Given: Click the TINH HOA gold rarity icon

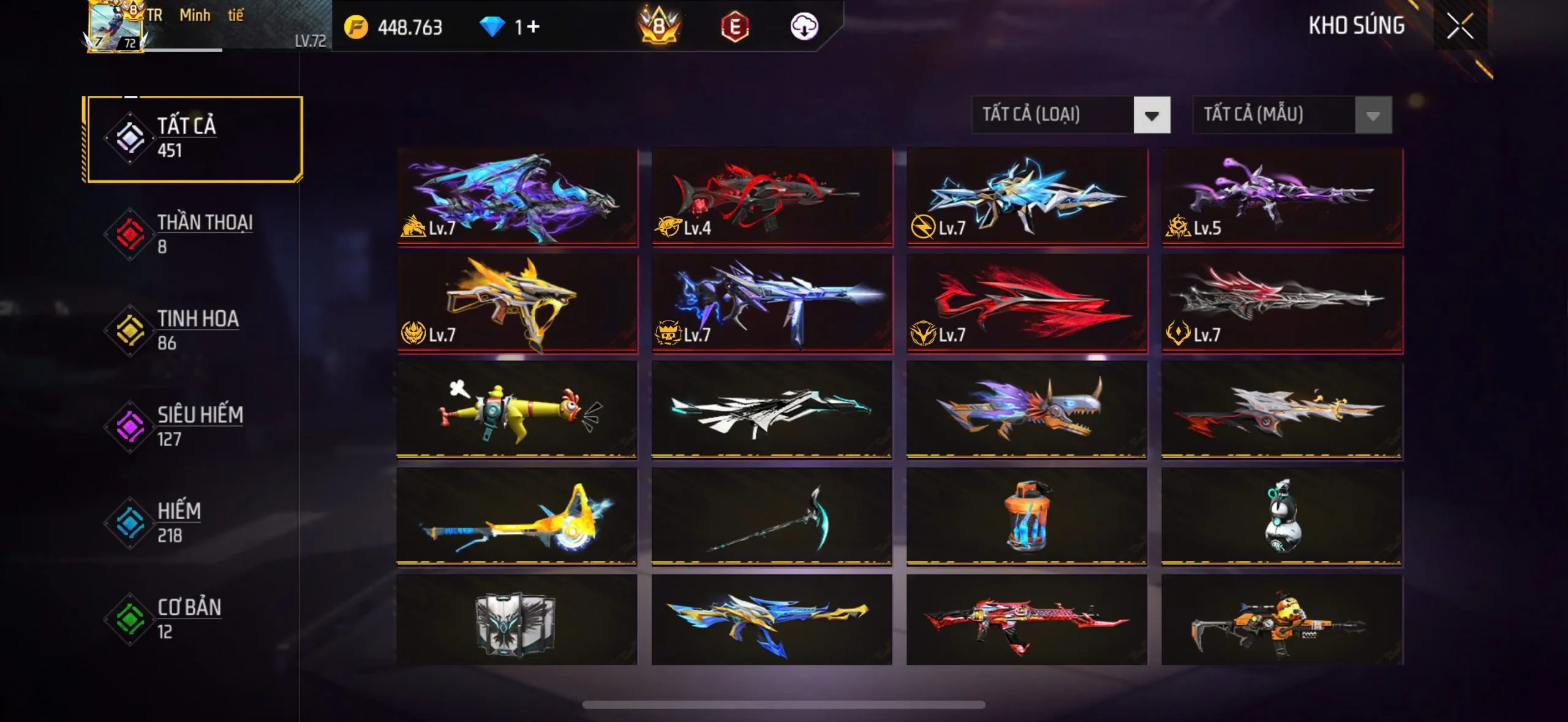Looking at the screenshot, I should point(131,329).
